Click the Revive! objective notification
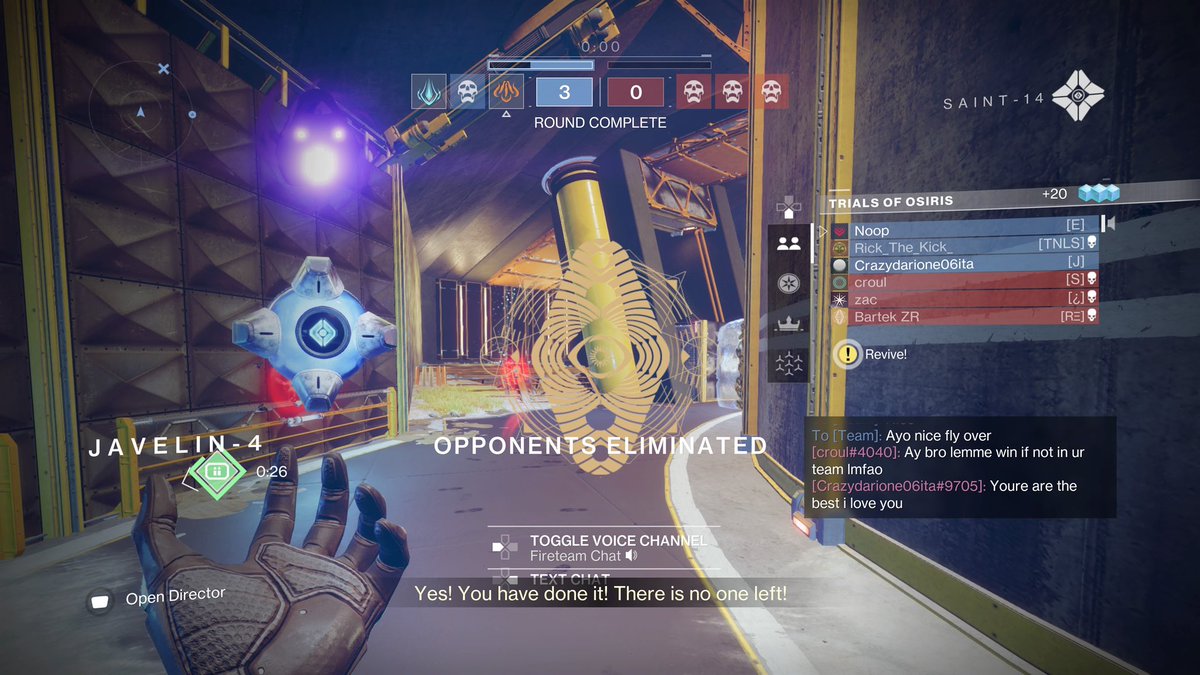 875,353
